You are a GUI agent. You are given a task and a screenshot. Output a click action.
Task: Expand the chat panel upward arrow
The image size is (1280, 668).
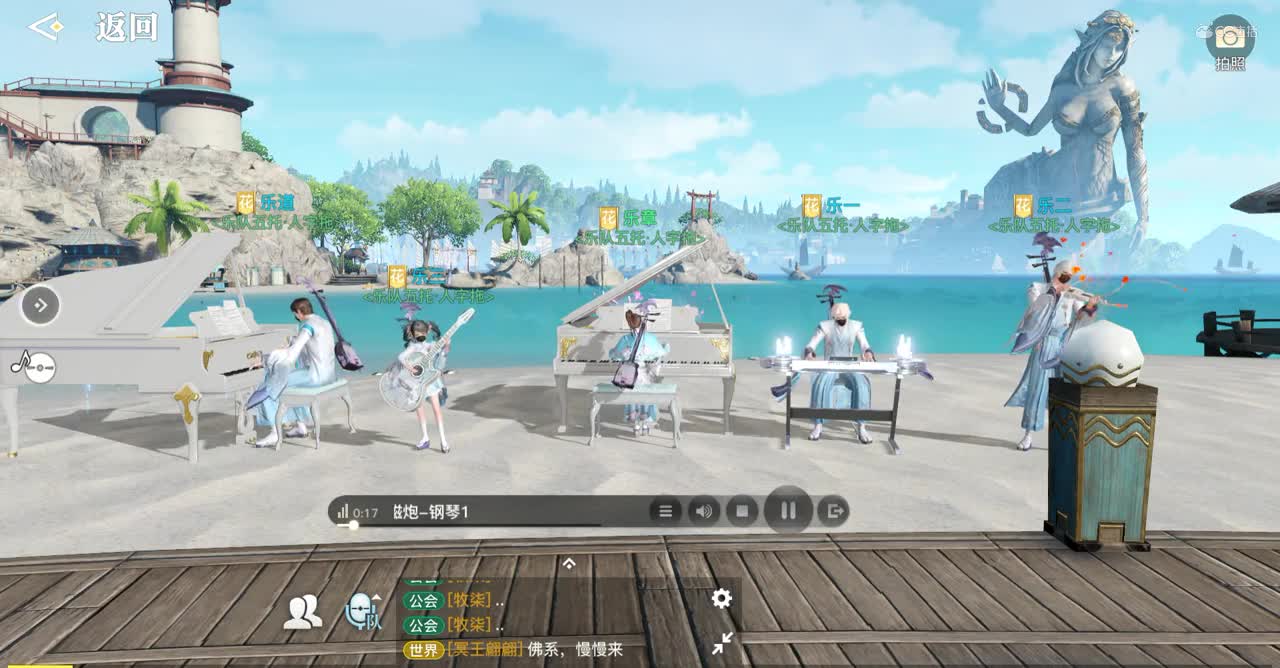[x=569, y=564]
